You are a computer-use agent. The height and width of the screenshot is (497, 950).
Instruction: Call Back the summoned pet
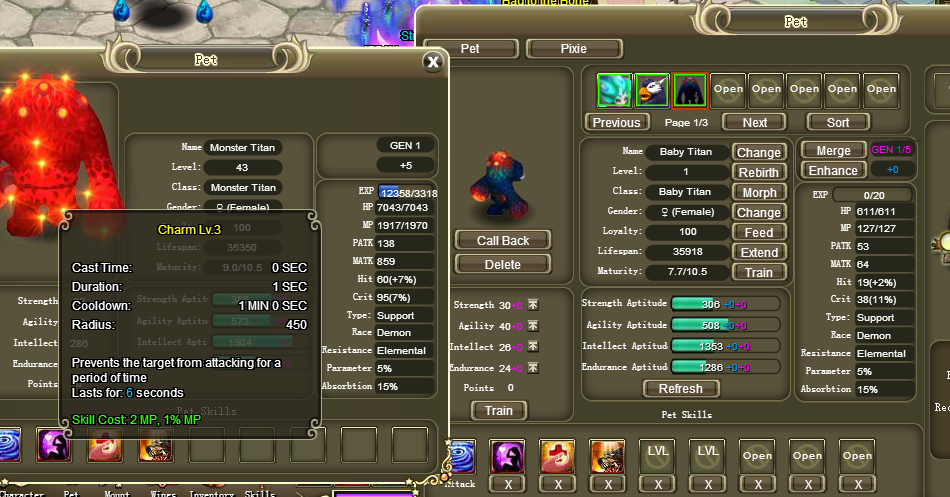(x=502, y=240)
